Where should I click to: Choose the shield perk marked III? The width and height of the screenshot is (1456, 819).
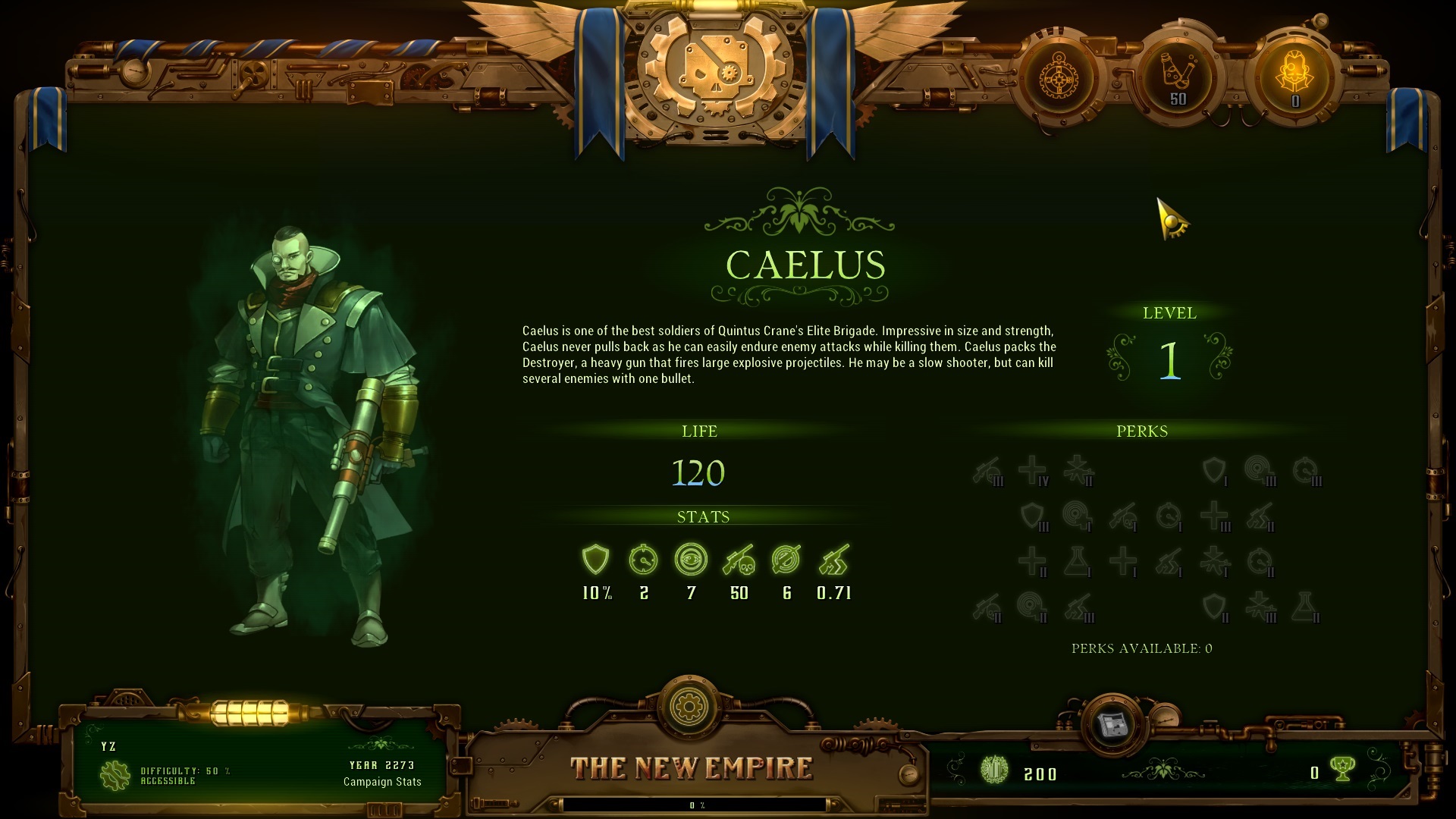(x=1033, y=516)
